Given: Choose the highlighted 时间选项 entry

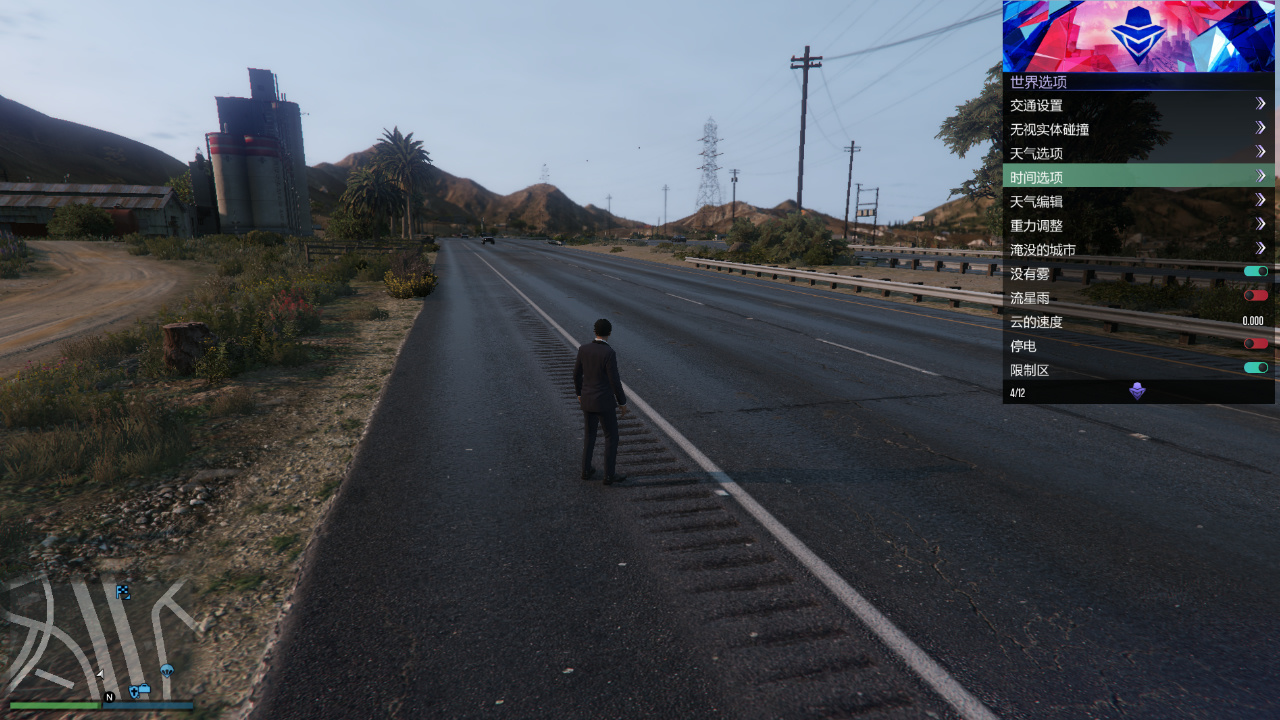Looking at the screenshot, I should pos(1138,177).
